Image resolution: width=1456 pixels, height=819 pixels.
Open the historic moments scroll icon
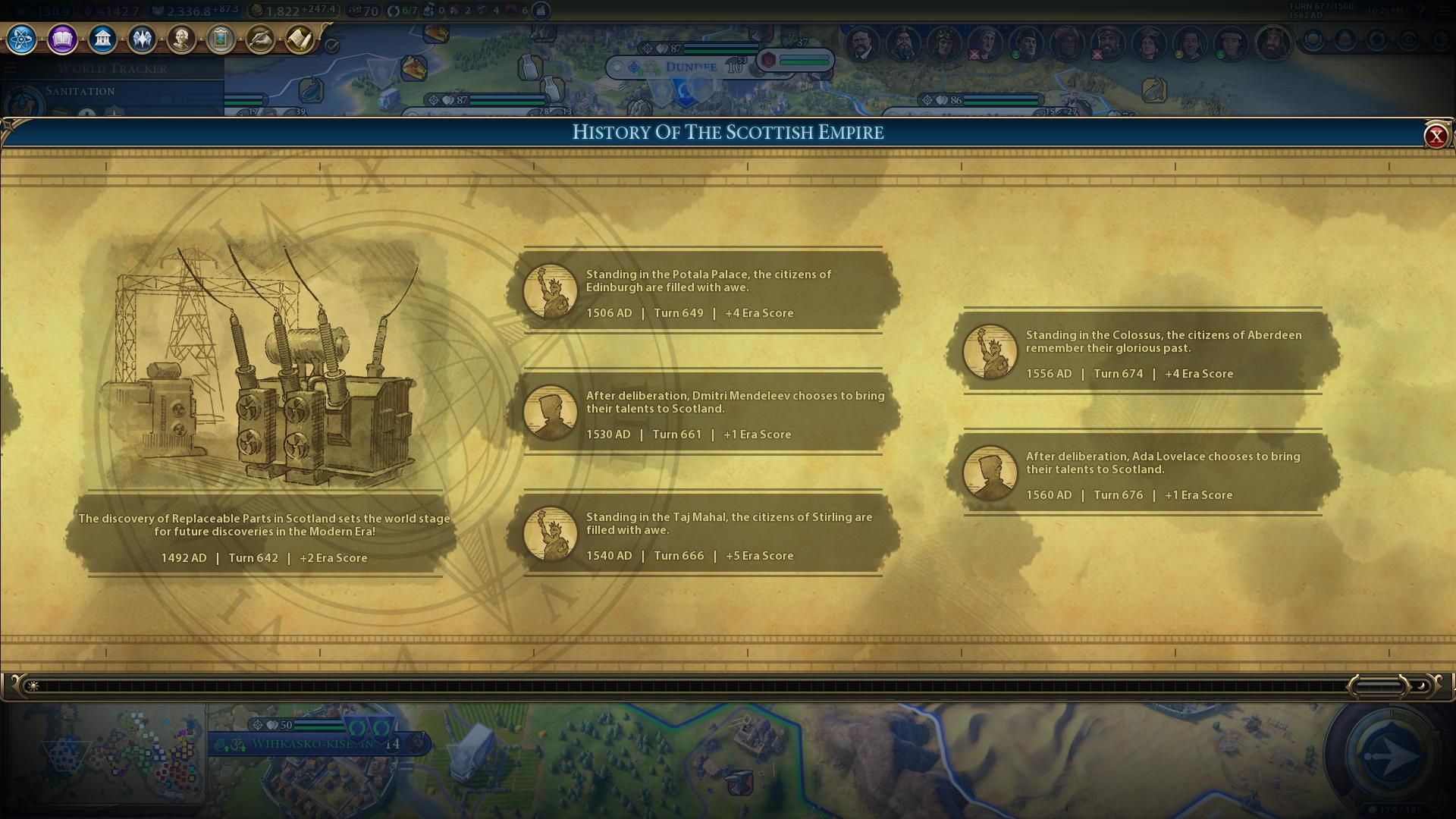[300, 39]
